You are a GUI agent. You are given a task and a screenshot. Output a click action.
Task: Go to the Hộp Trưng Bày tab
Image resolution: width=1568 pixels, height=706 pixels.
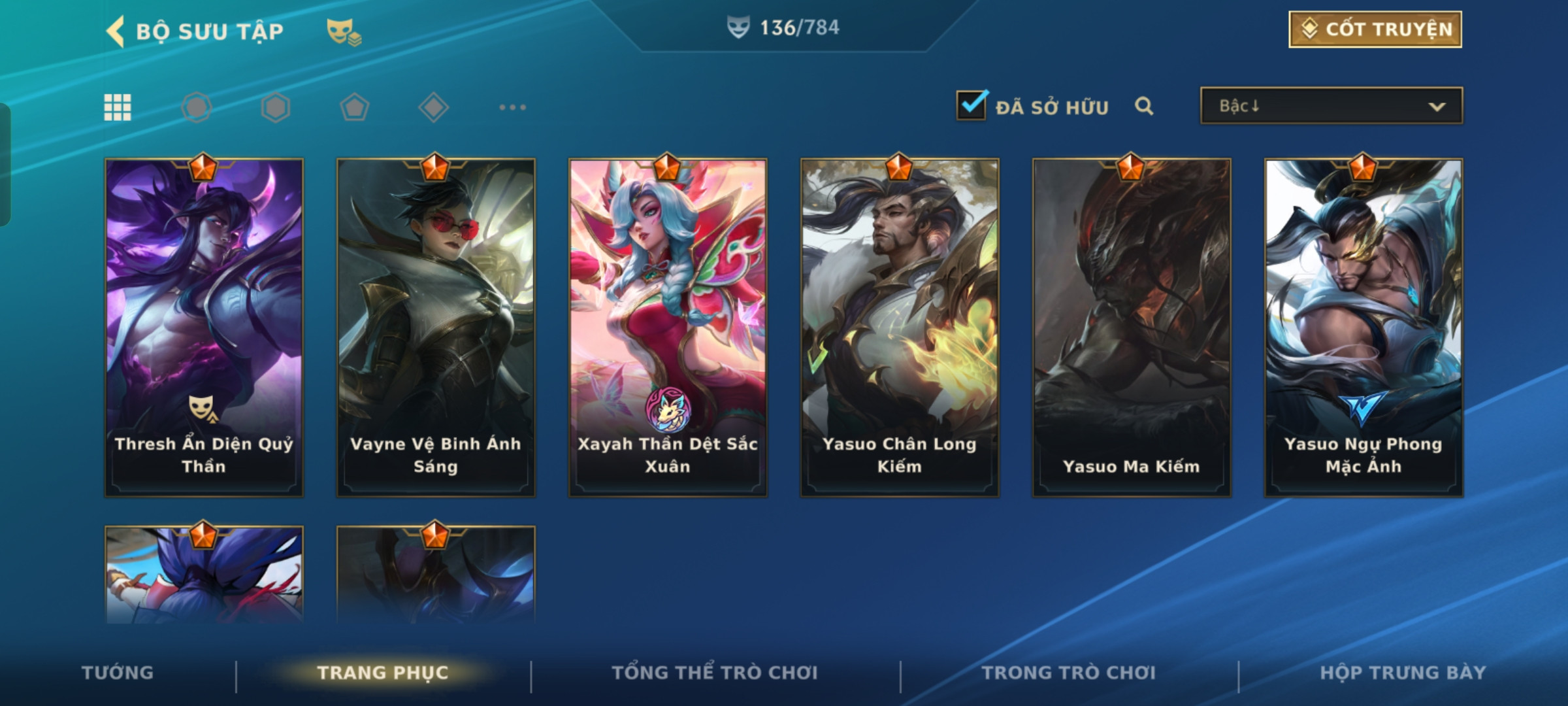1403,673
